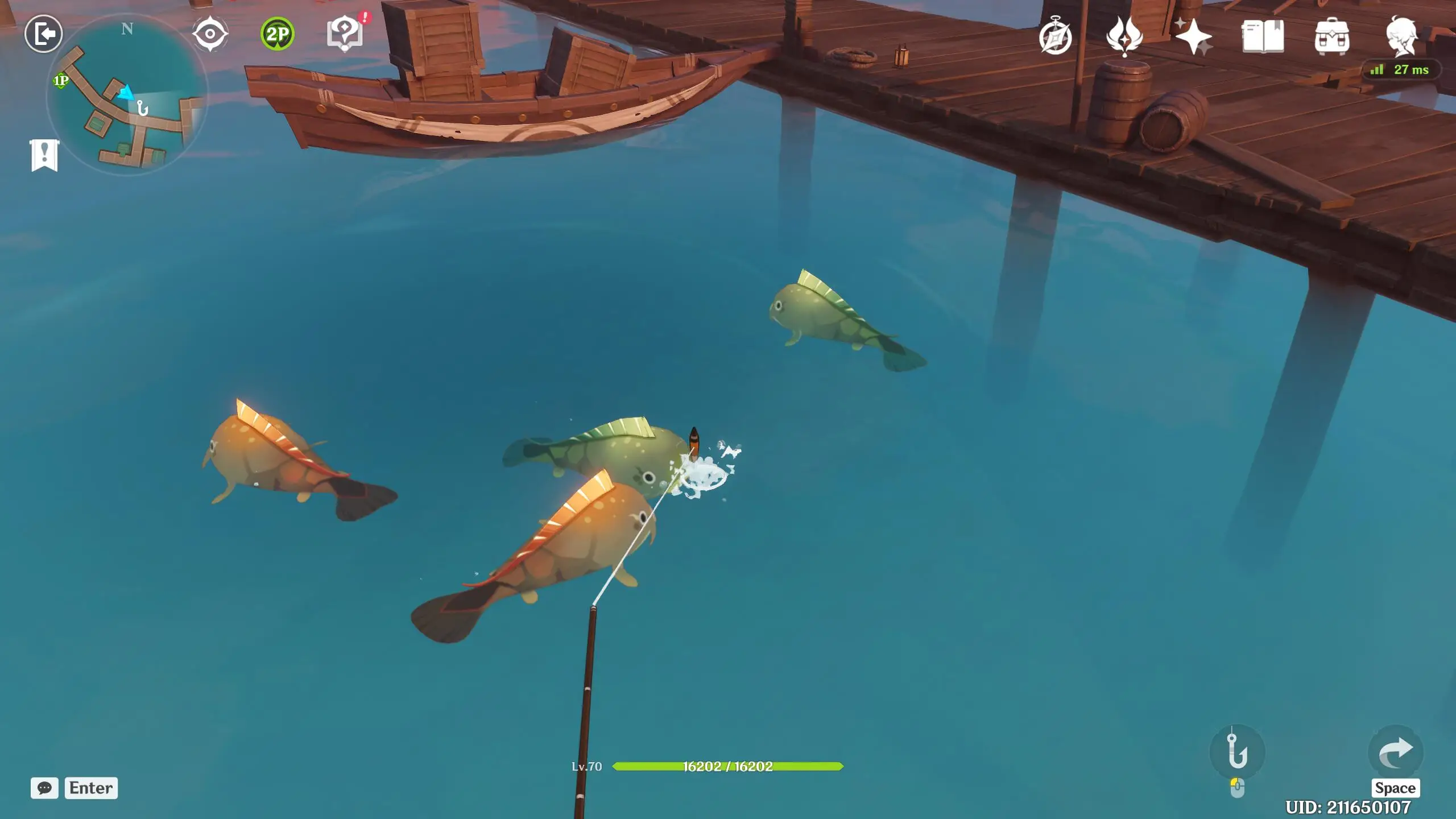Click the fishing hook cast button

(x=1238, y=752)
